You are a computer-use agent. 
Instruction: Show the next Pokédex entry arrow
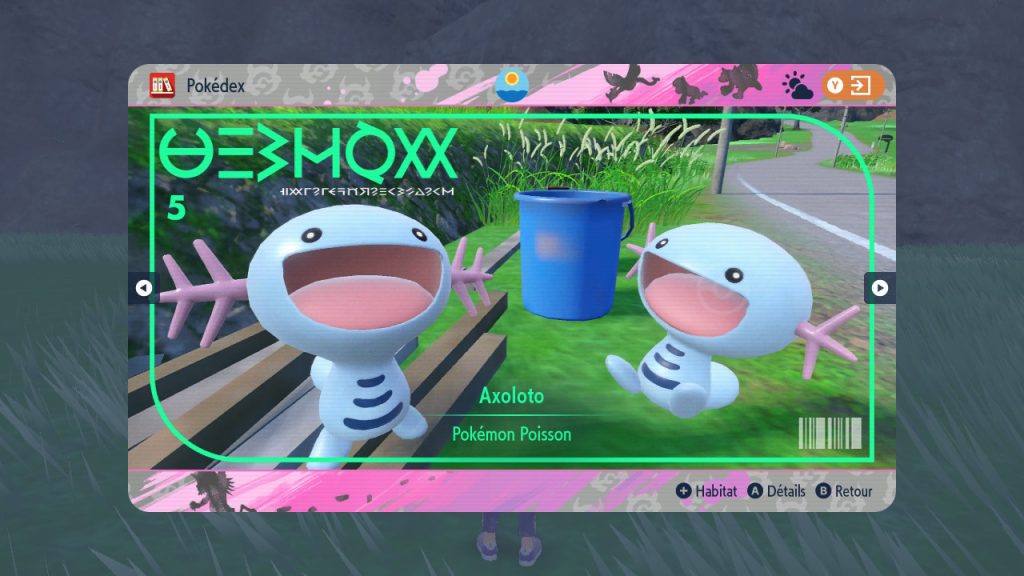click(880, 288)
